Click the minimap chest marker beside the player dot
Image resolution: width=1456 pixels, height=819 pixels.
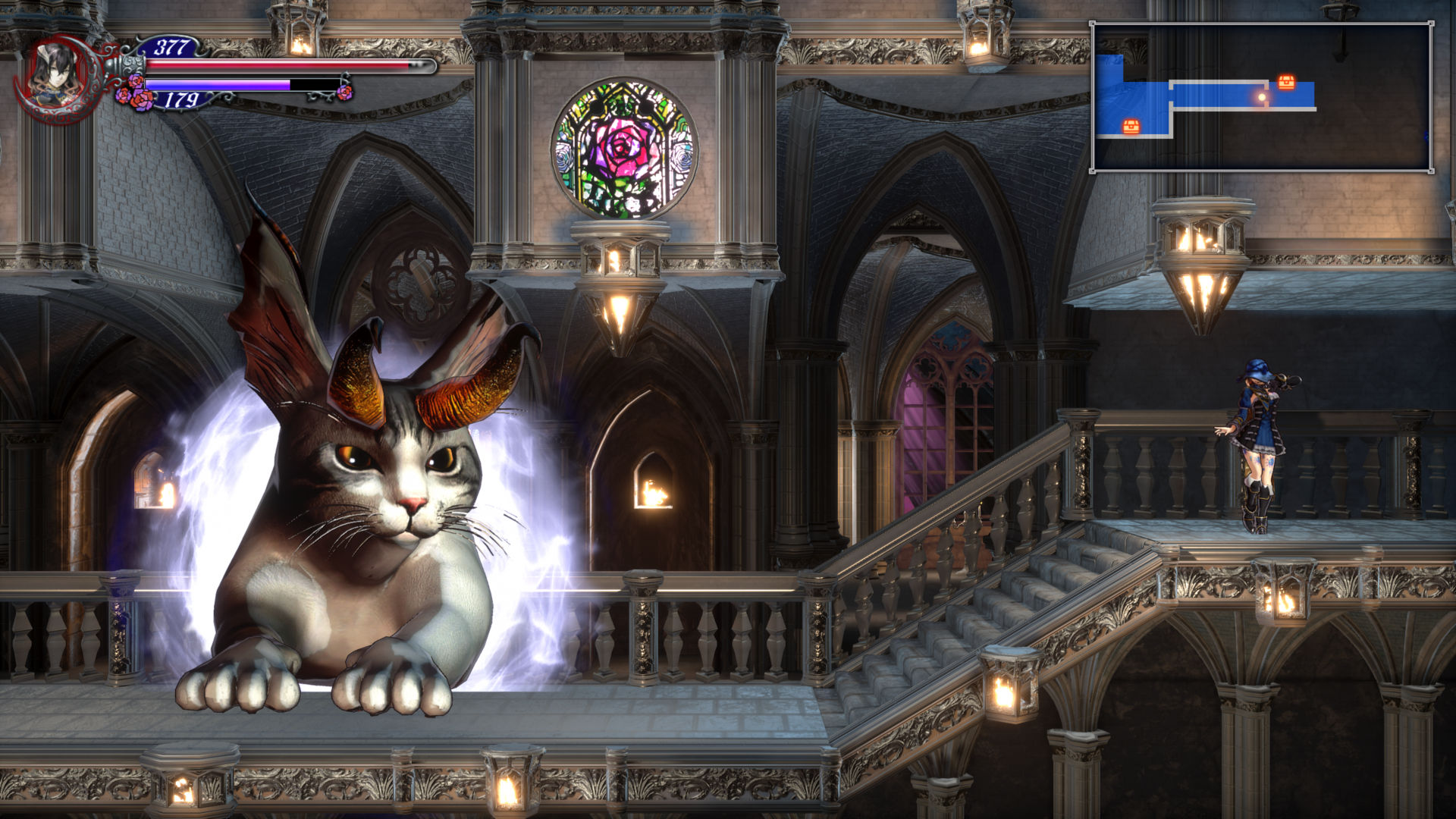click(1286, 82)
